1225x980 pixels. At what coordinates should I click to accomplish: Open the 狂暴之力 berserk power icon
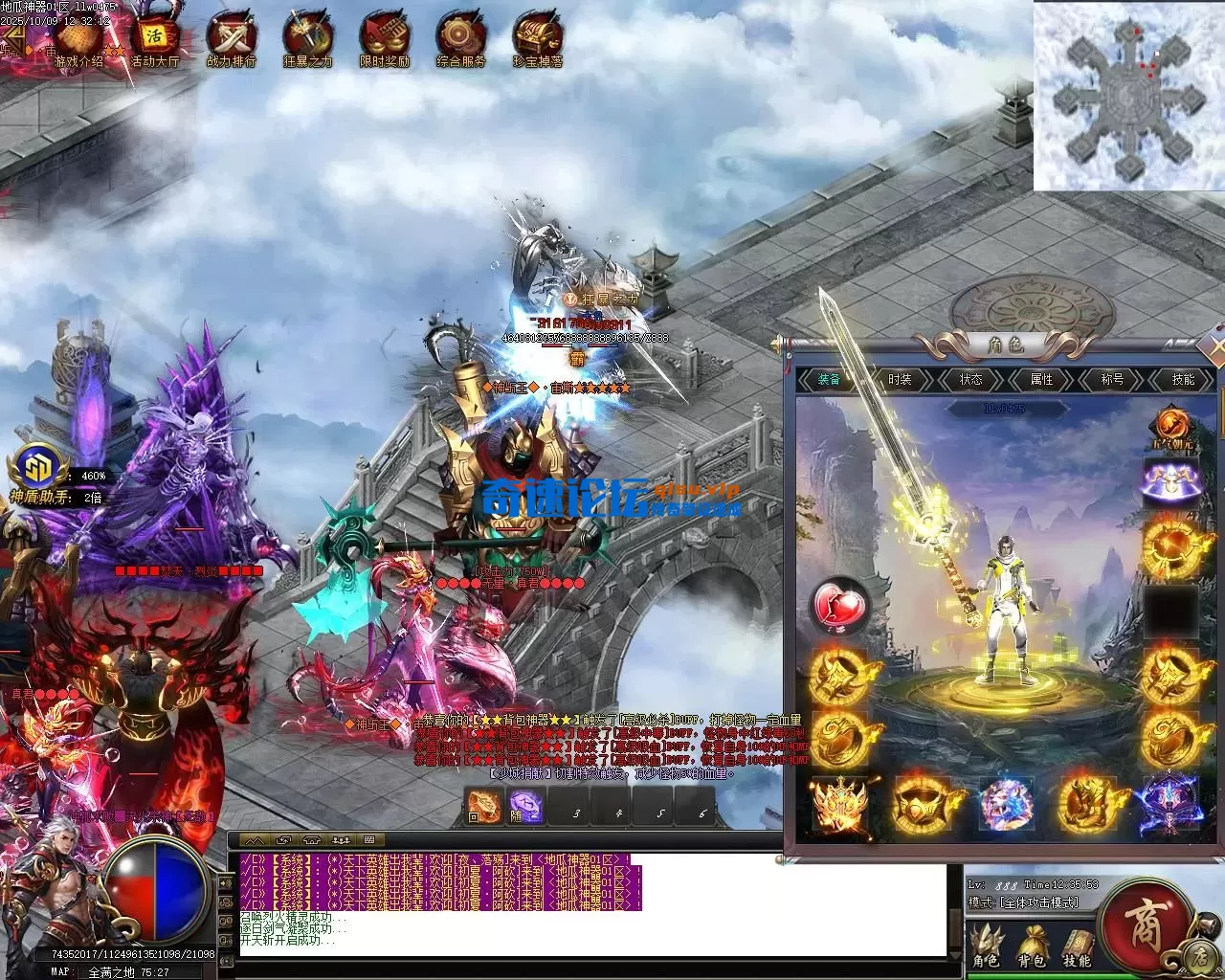coord(307,40)
